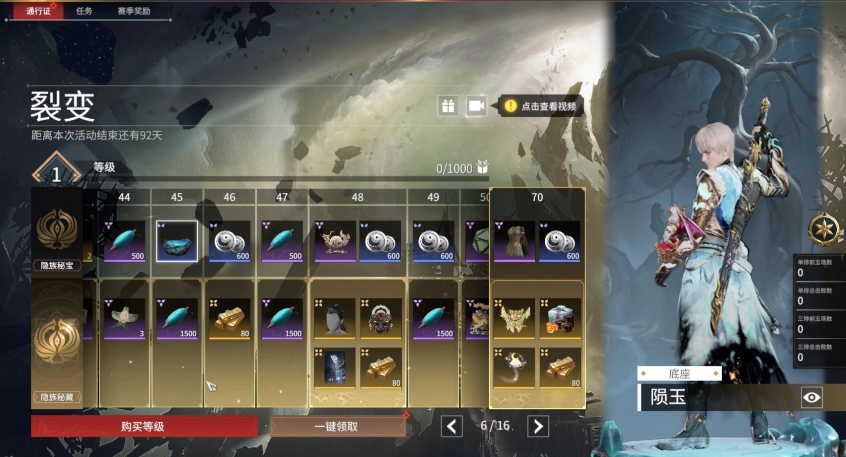Select the 通行证 tab
This screenshot has width=846, height=457.
coord(39,11)
